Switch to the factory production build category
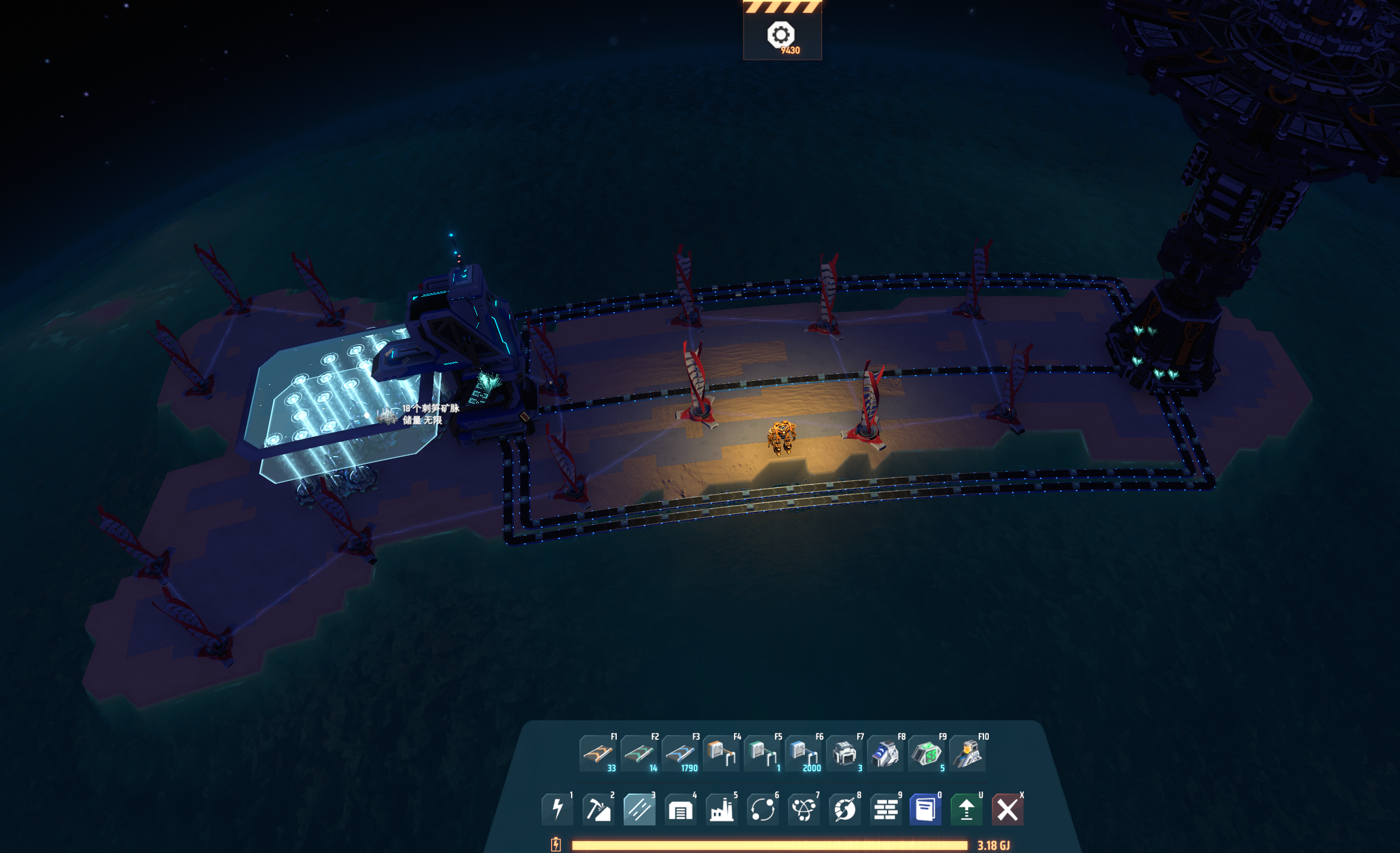Image resolution: width=1400 pixels, height=853 pixels. click(x=721, y=809)
